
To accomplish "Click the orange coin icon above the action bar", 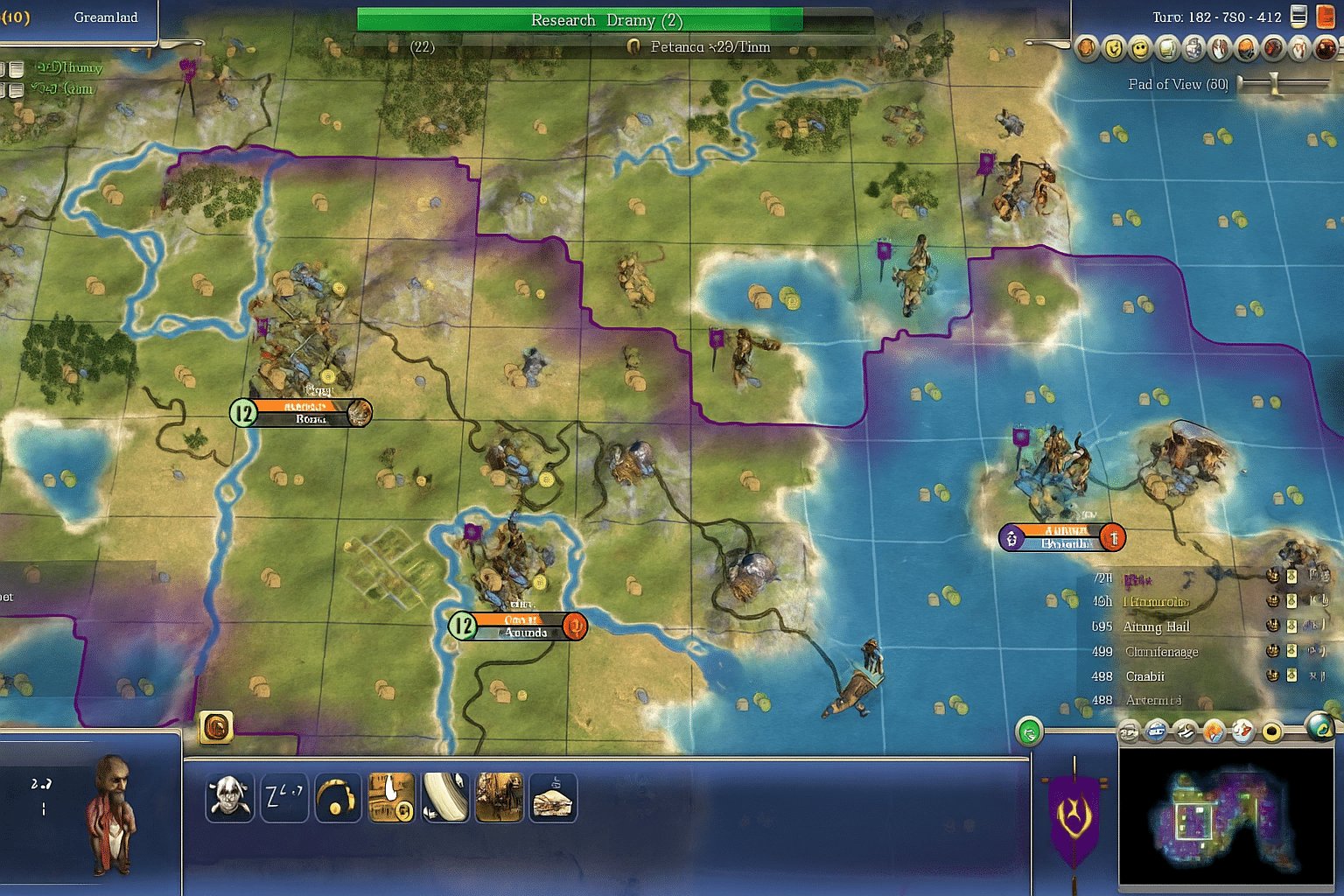I will 217,728.
